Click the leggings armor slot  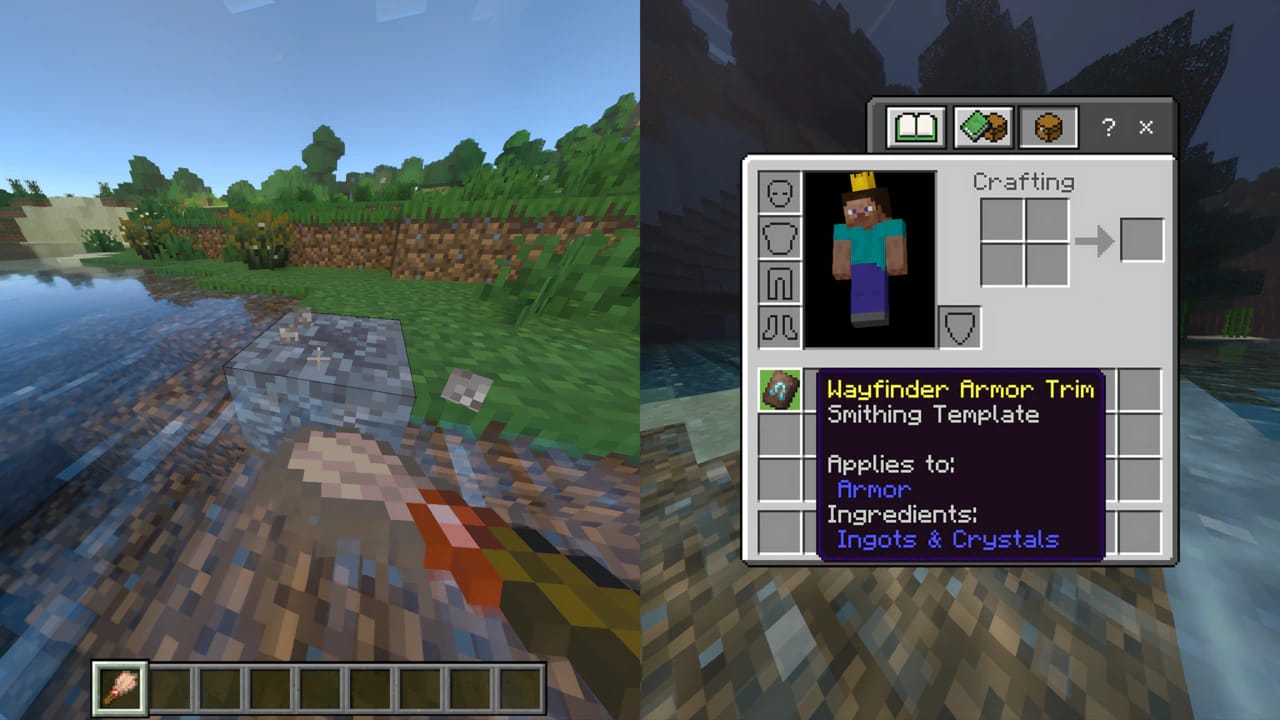point(779,282)
